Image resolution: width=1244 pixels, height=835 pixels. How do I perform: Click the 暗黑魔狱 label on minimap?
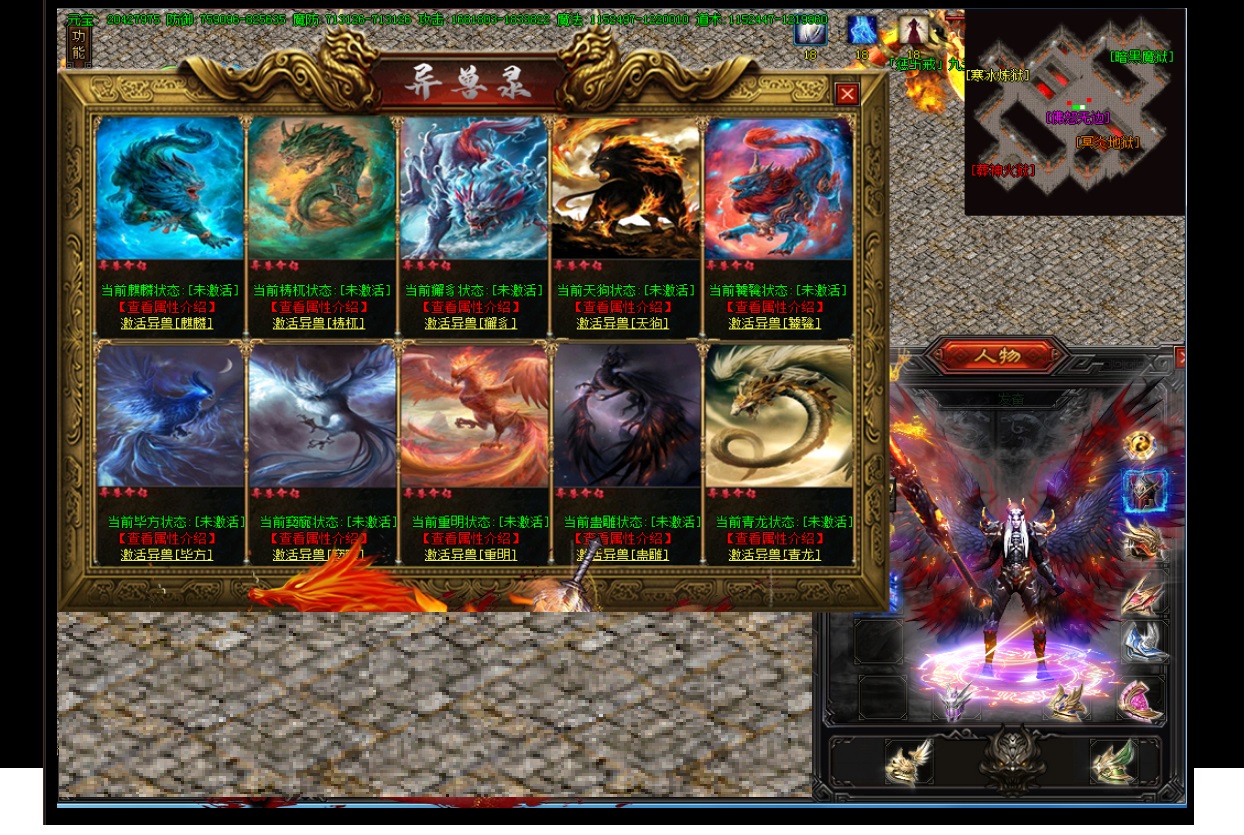coord(1141,57)
